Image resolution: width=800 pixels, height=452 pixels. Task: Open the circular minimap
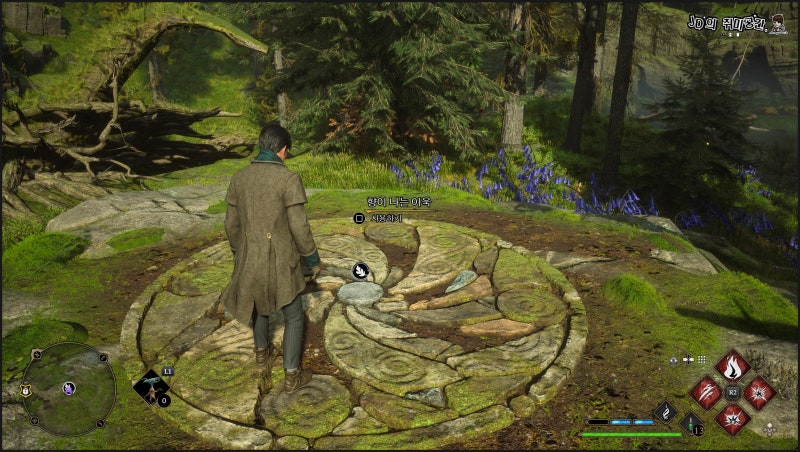68,389
